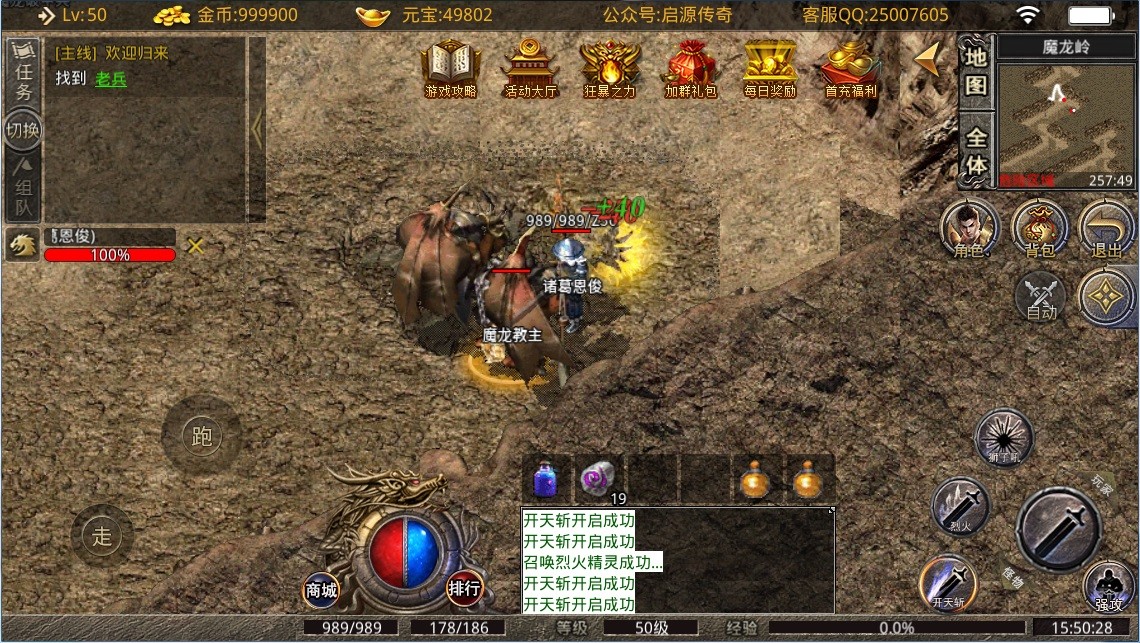Open the 每日奖励 daily rewards
This screenshot has width=1140, height=643.
click(769, 68)
